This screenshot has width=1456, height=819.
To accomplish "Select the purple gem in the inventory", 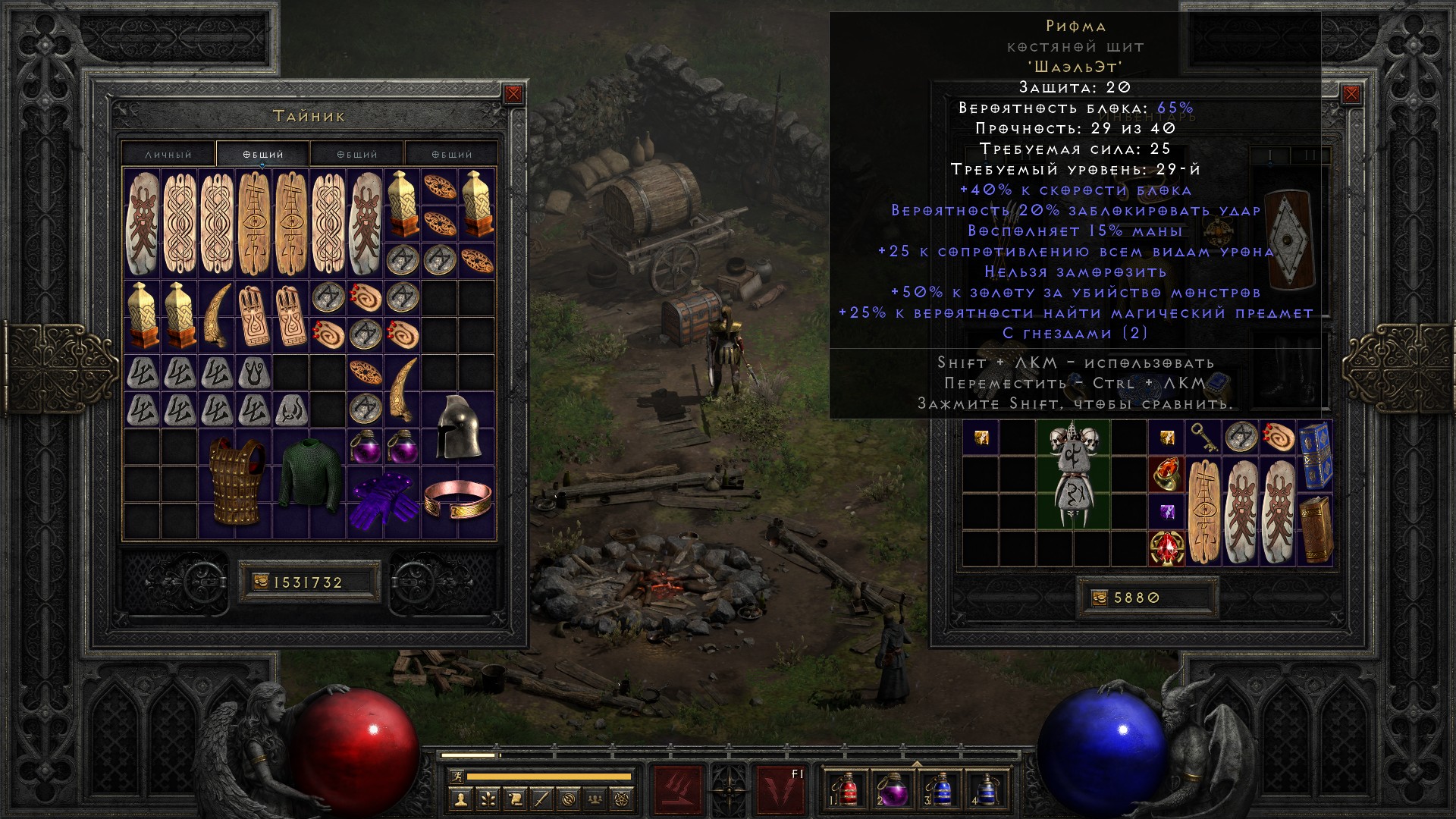I will [x=1166, y=512].
